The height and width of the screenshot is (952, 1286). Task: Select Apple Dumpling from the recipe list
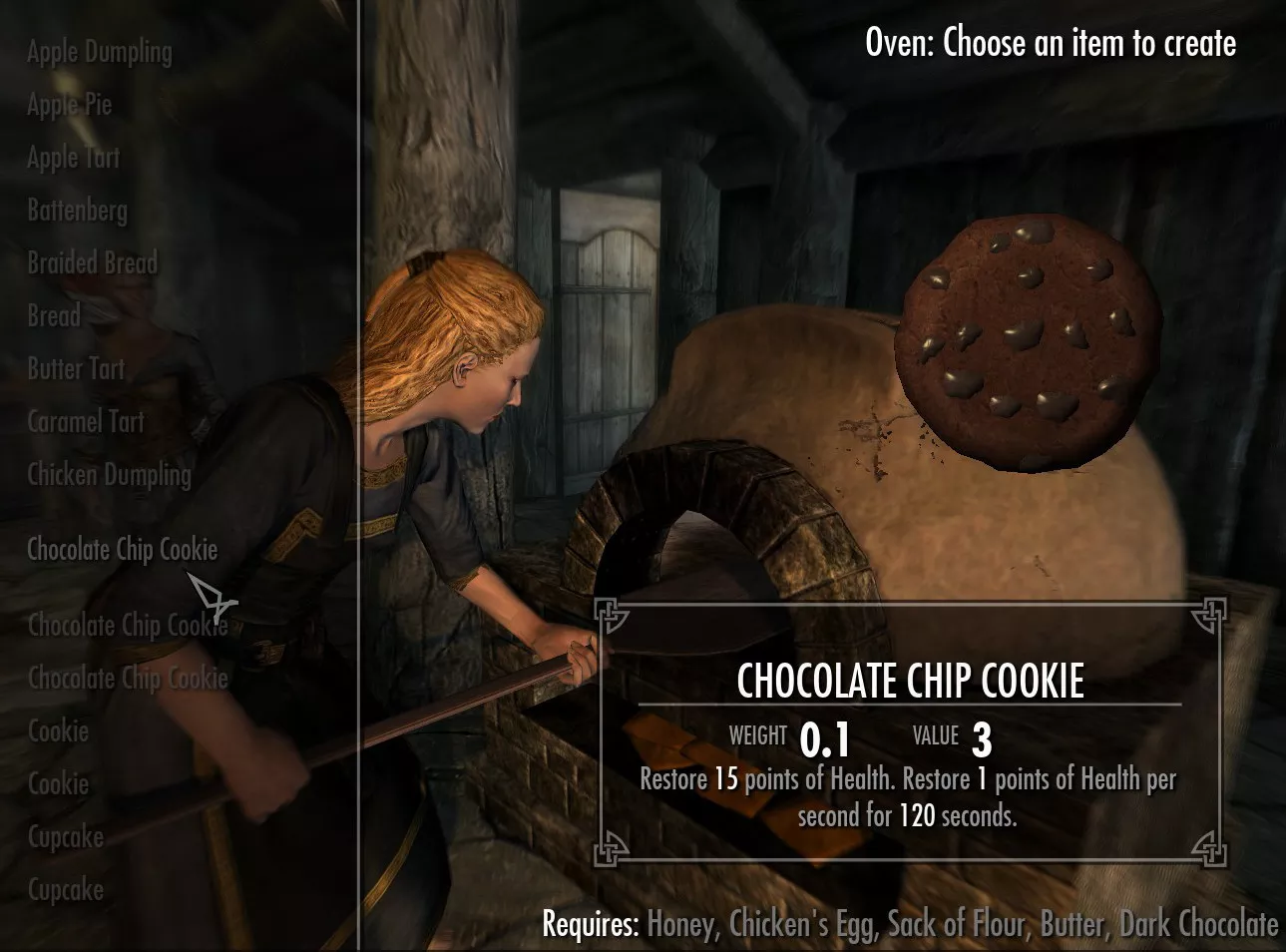coord(99,52)
